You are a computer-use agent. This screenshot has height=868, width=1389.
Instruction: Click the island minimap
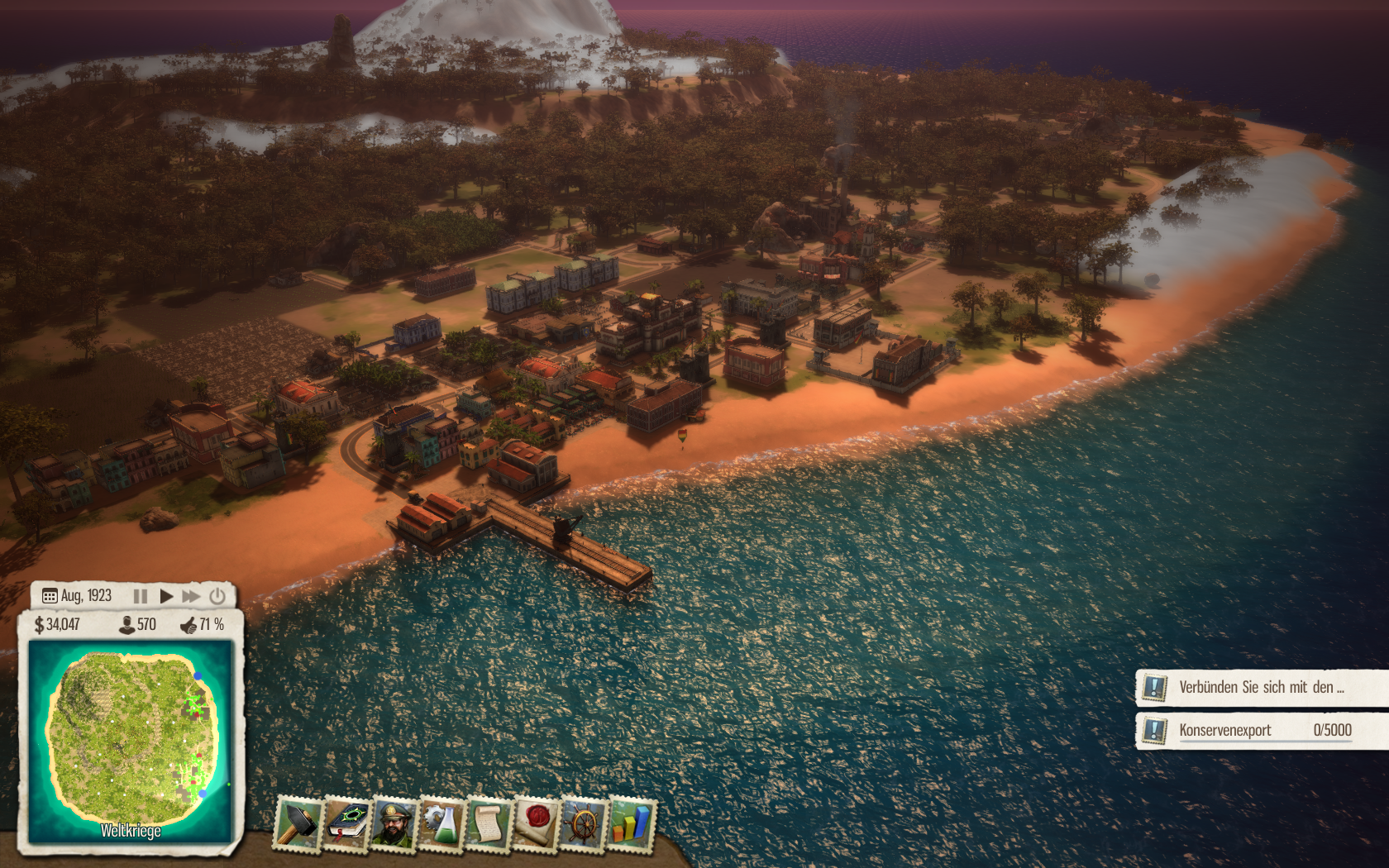131,738
